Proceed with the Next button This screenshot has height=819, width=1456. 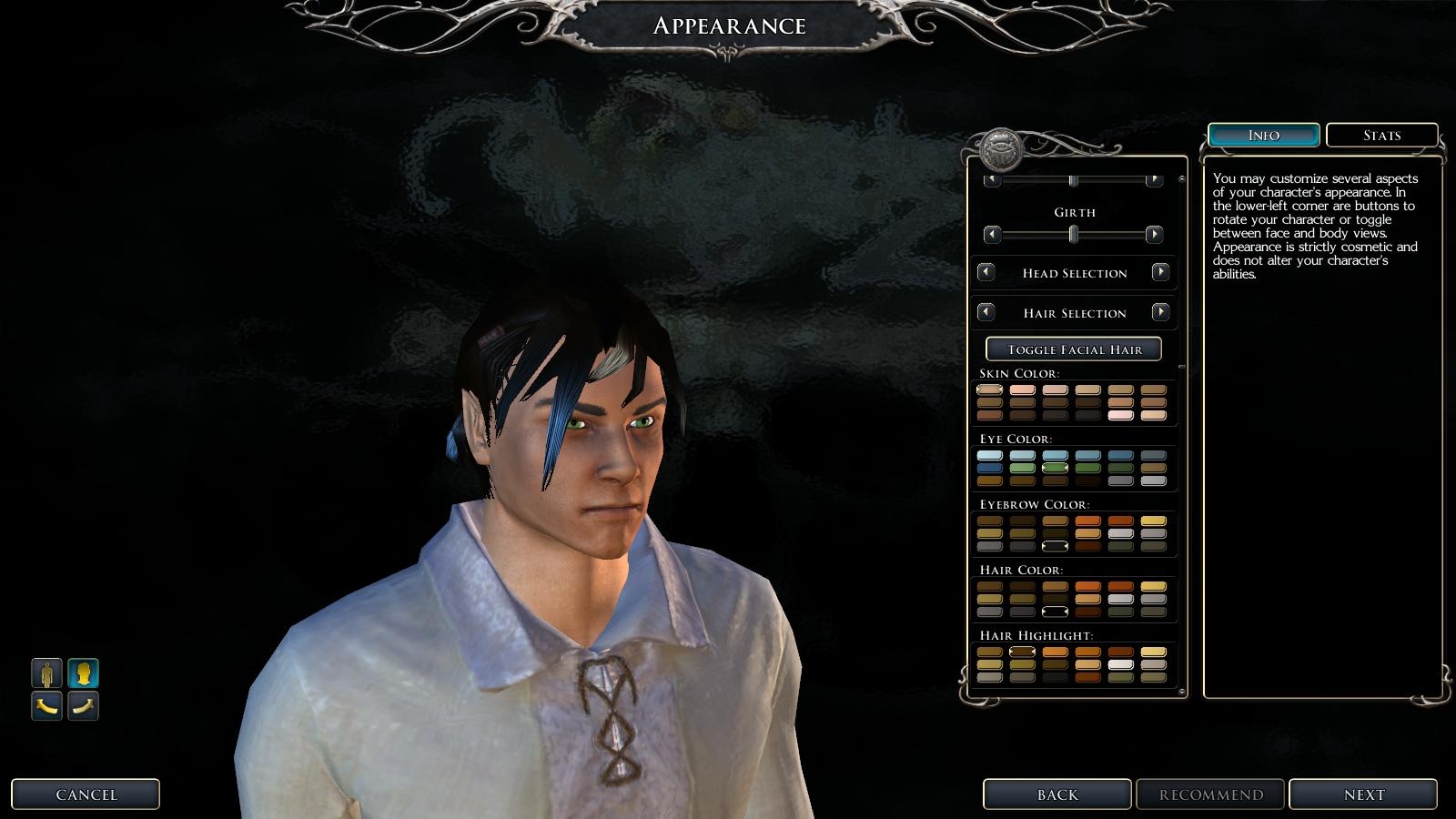(1363, 794)
